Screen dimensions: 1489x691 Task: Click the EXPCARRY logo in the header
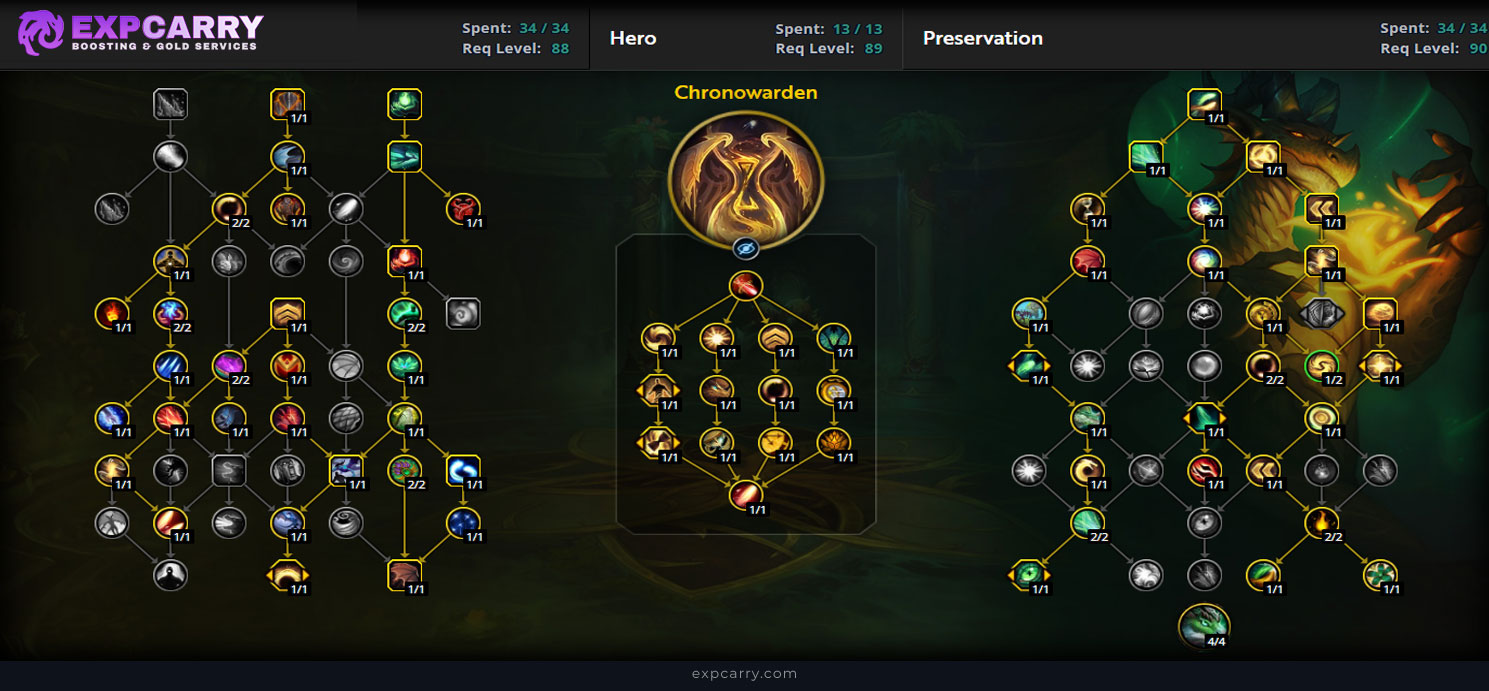(140, 33)
